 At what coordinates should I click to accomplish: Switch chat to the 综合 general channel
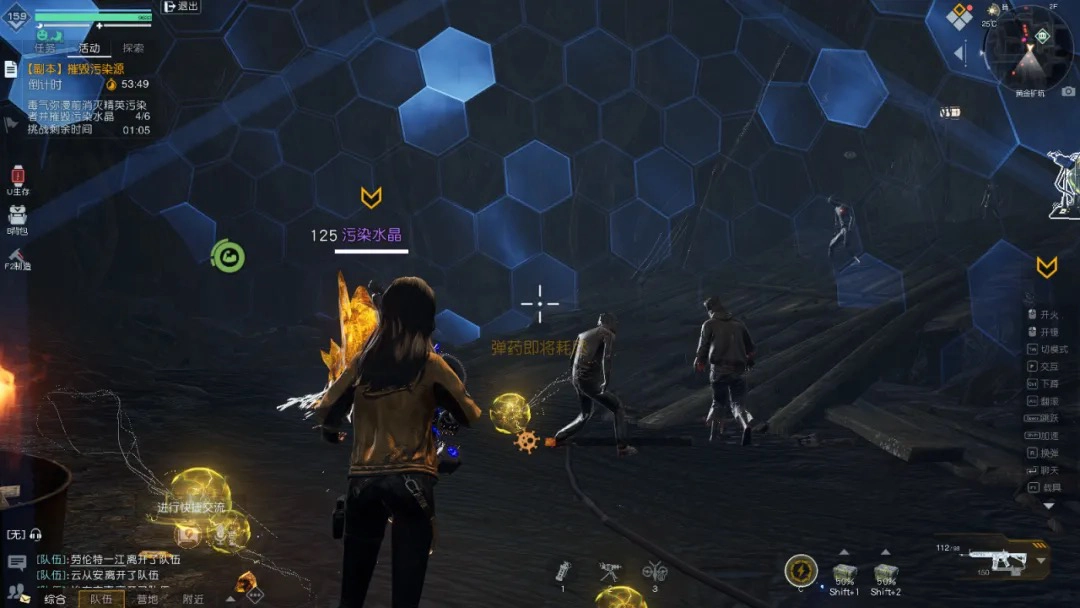click(54, 599)
